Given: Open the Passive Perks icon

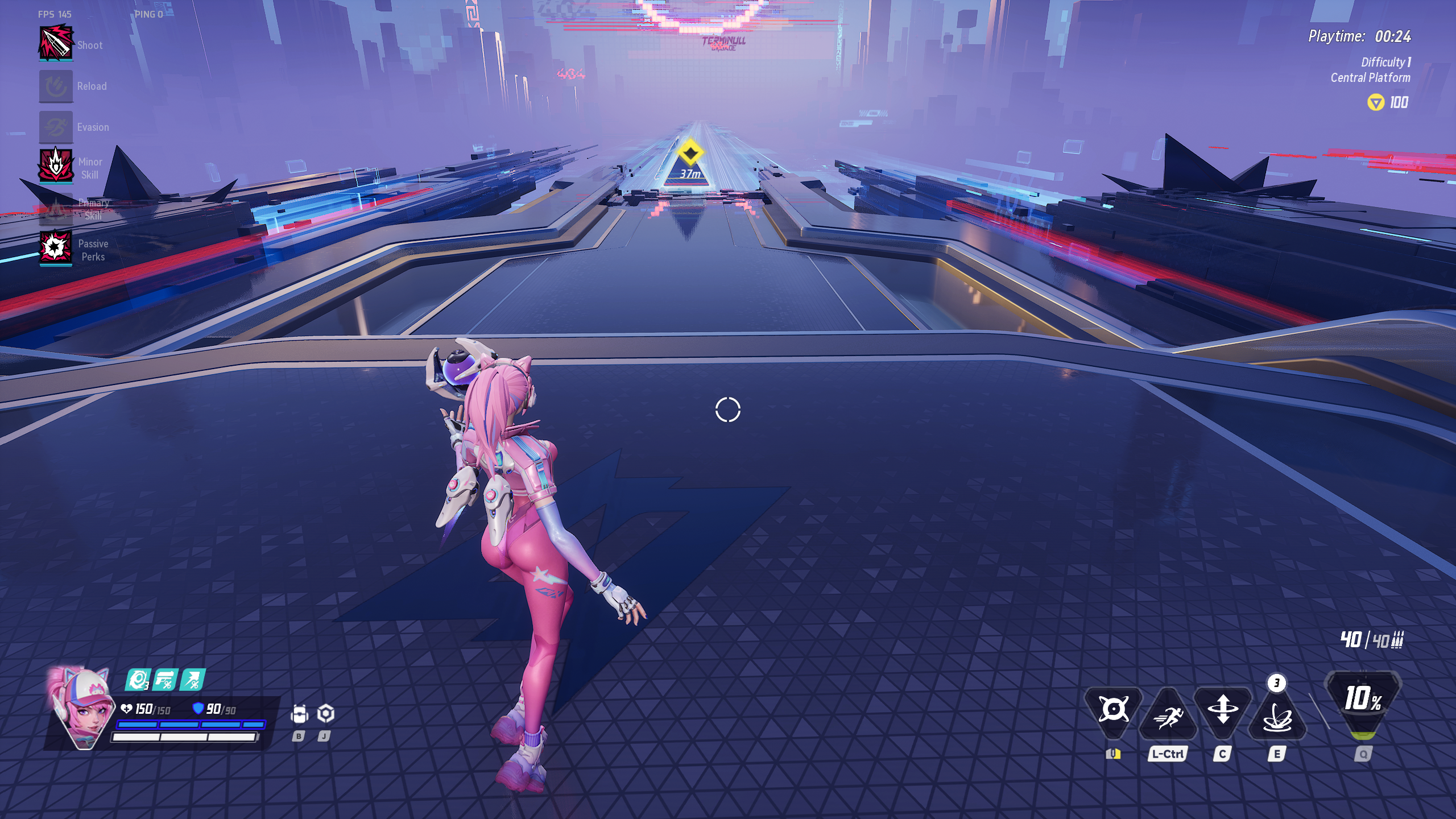Looking at the screenshot, I should point(56,248).
